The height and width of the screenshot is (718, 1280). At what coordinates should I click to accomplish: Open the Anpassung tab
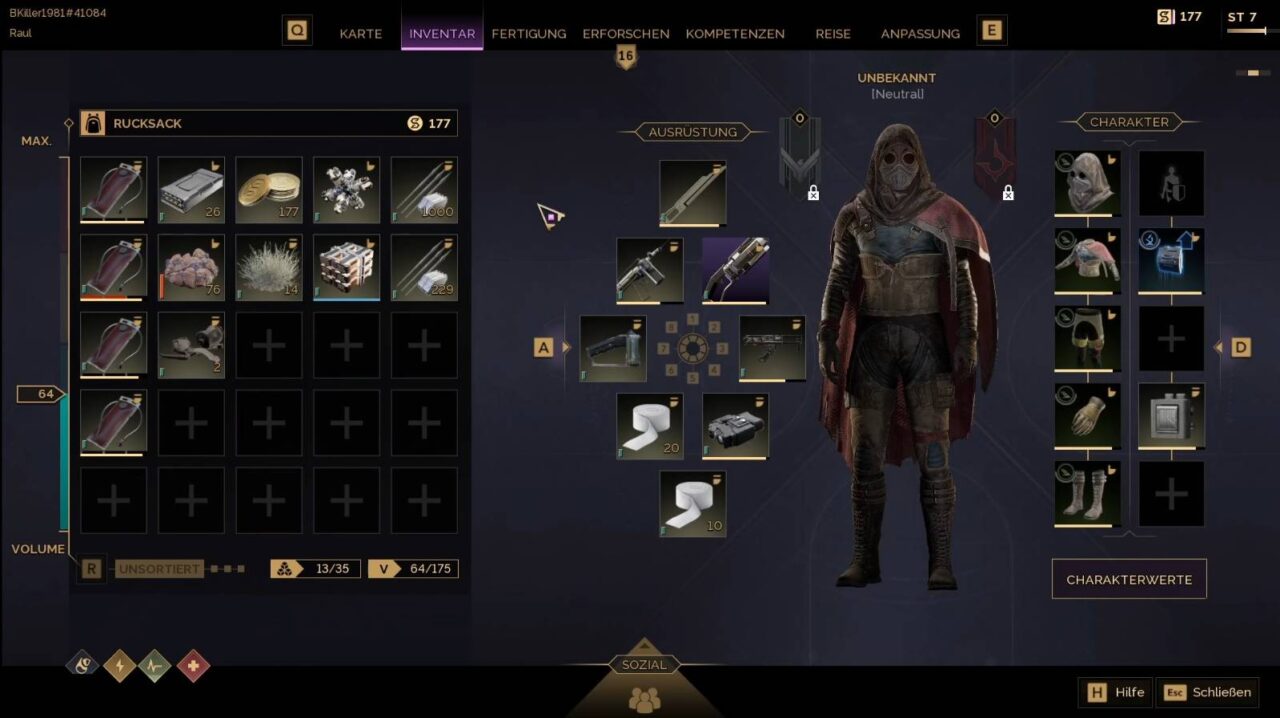point(920,33)
